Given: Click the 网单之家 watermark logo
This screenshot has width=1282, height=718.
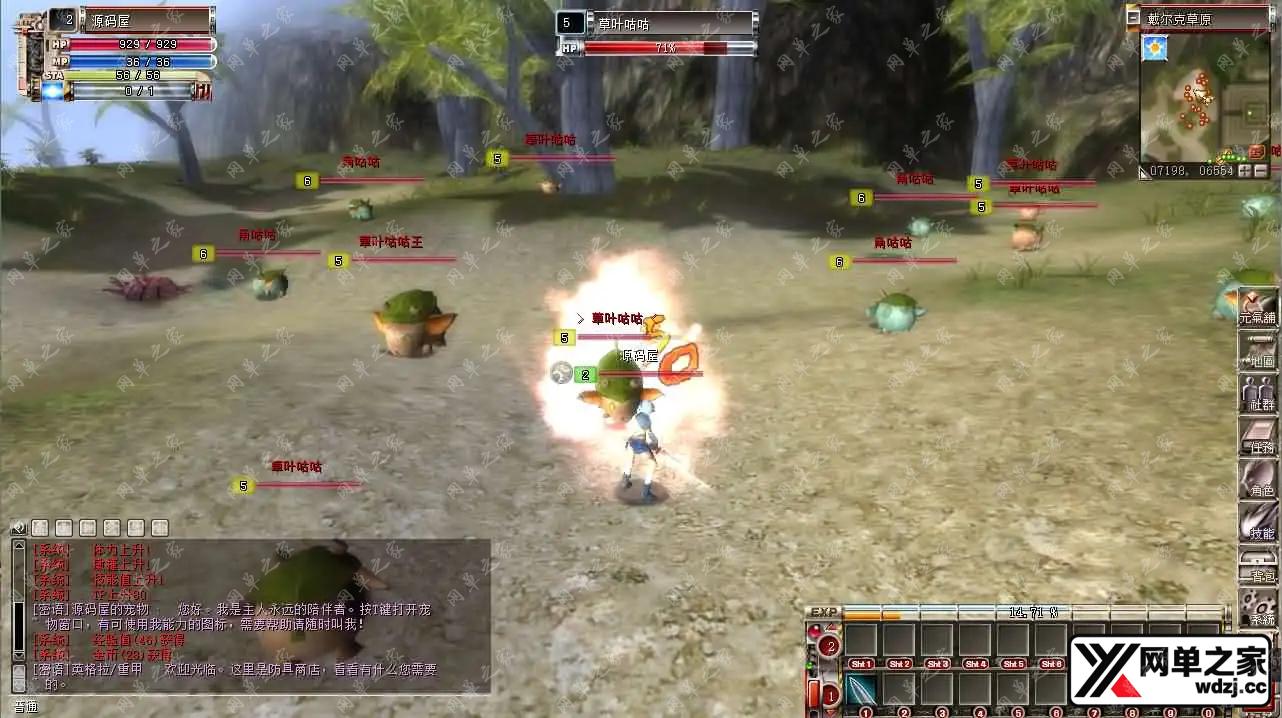Looking at the screenshot, I should pyautogui.click(x=1169, y=670).
